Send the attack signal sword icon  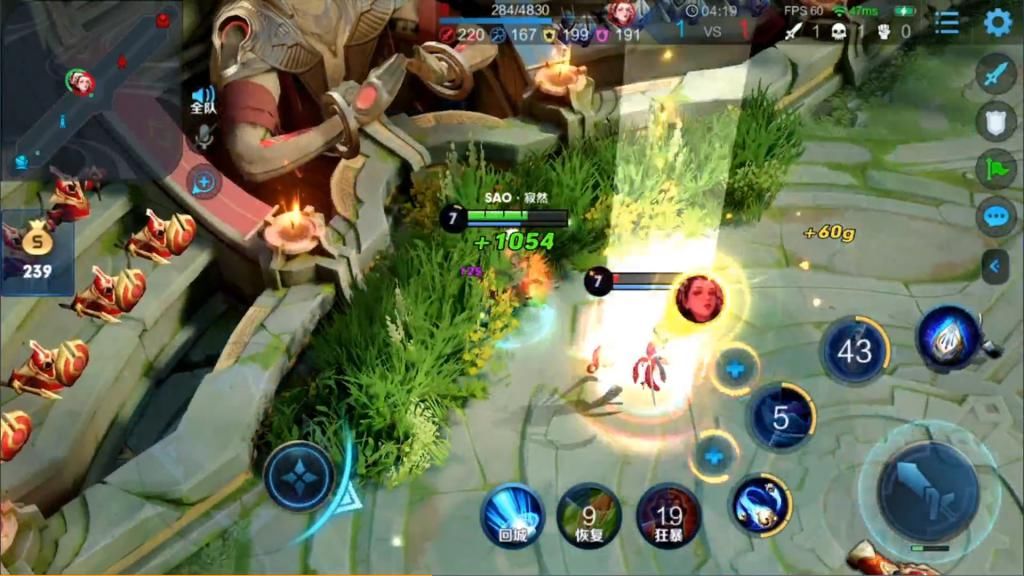[996, 74]
